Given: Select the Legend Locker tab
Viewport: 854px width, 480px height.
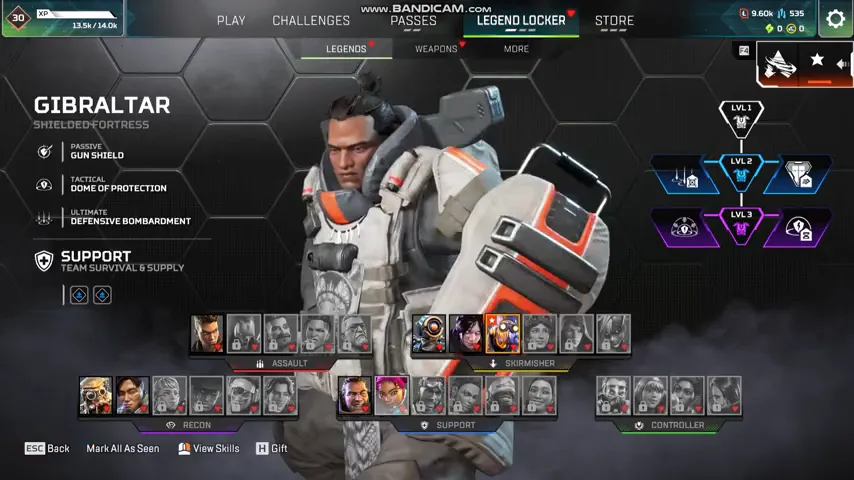Looking at the screenshot, I should pos(521,20).
